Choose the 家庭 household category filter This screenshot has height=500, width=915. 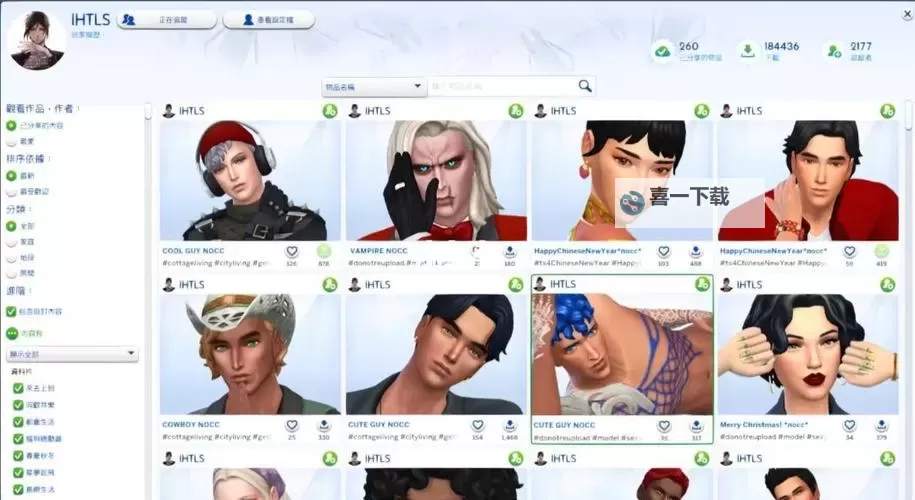click(12, 242)
